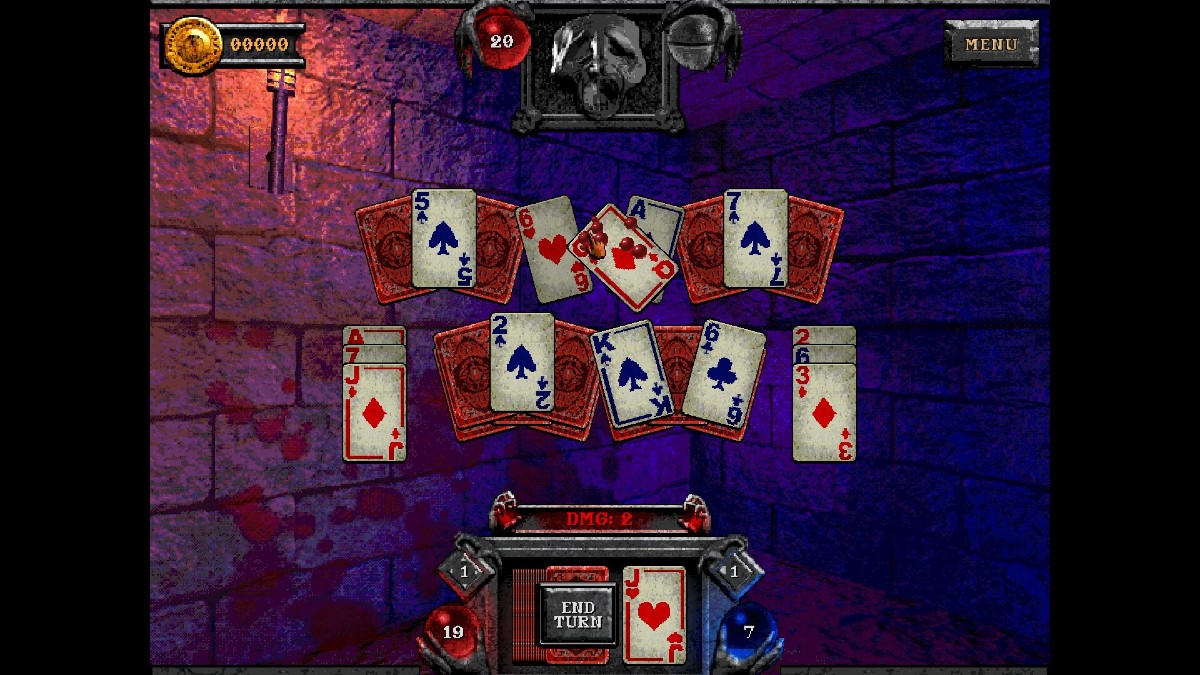This screenshot has height=675, width=1200.
Task: Select the 2 of Spades card
Action: tap(521, 362)
